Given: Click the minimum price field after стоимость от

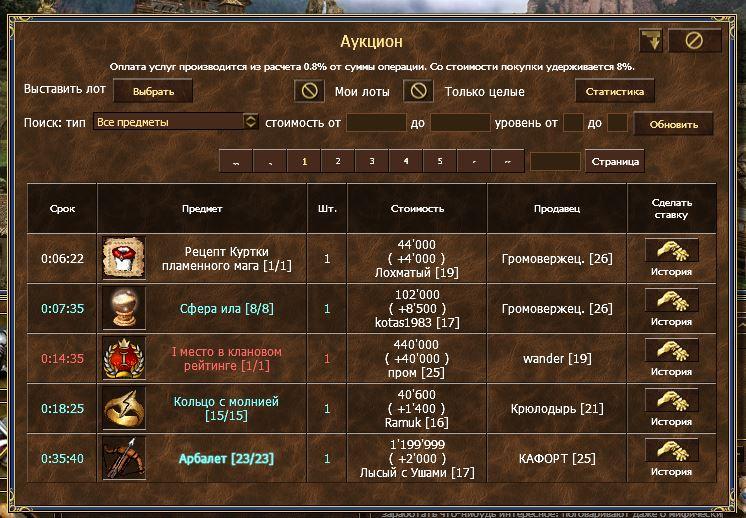Looking at the screenshot, I should pyautogui.click(x=375, y=123).
